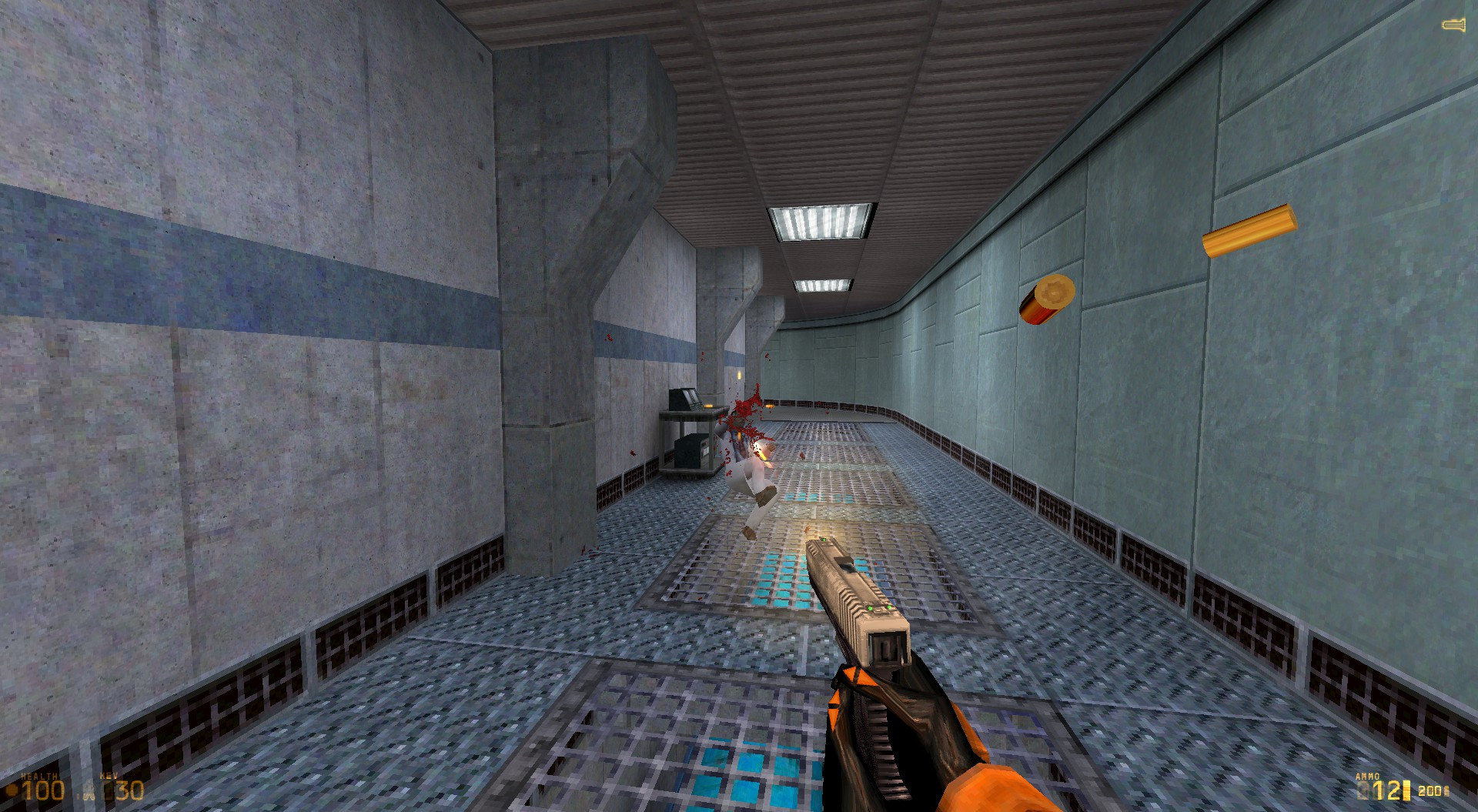Click the ammo count reading 12
This screenshot has width=1478, height=812.
click(x=1387, y=790)
